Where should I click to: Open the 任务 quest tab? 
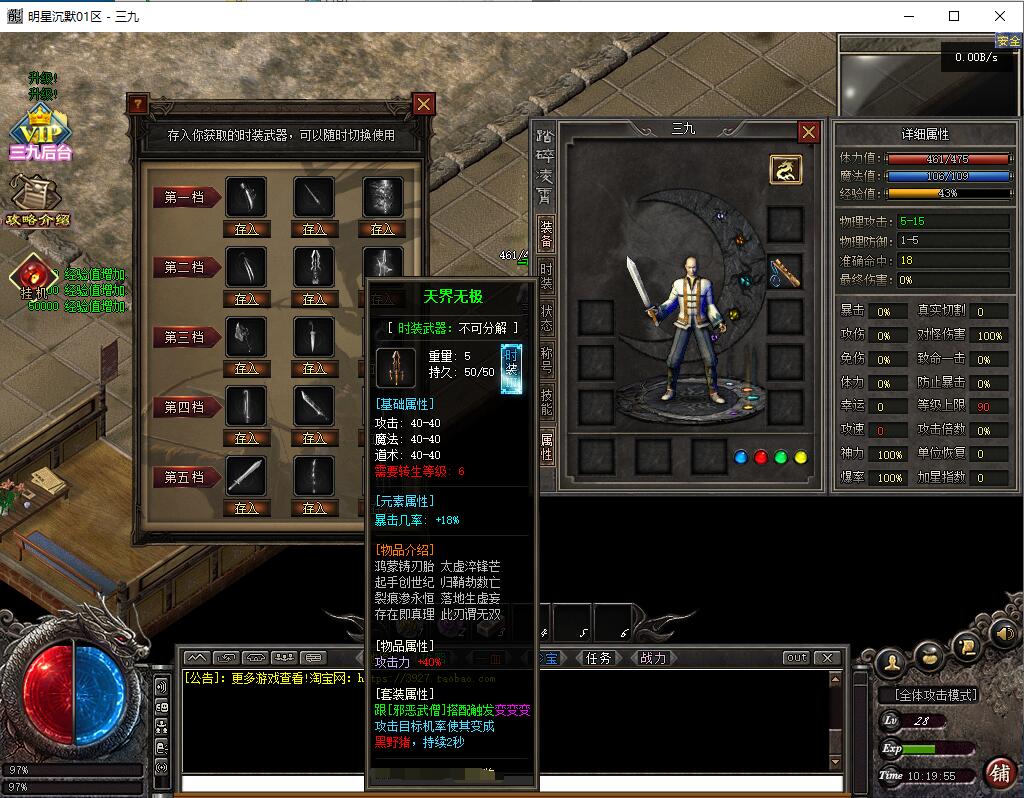[x=598, y=658]
